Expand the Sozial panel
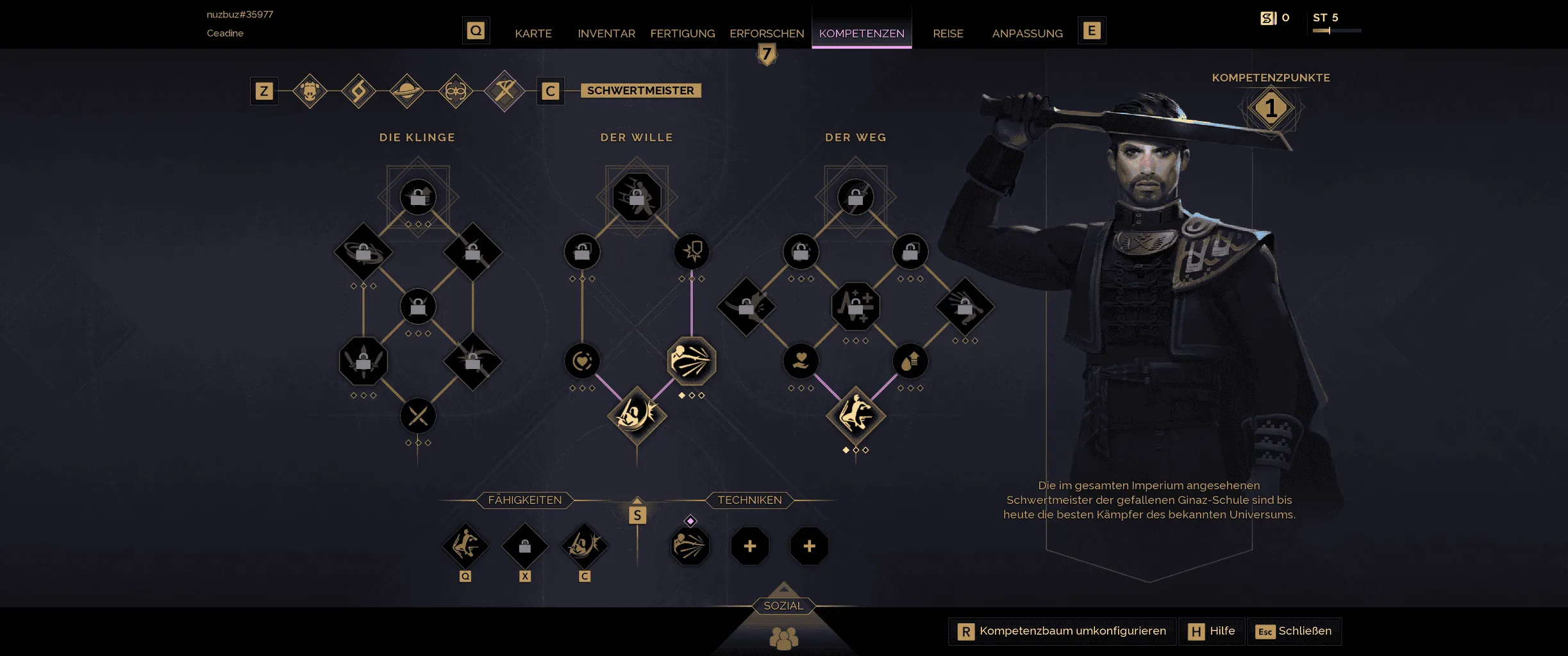The width and height of the screenshot is (1568, 656). pyautogui.click(x=783, y=606)
